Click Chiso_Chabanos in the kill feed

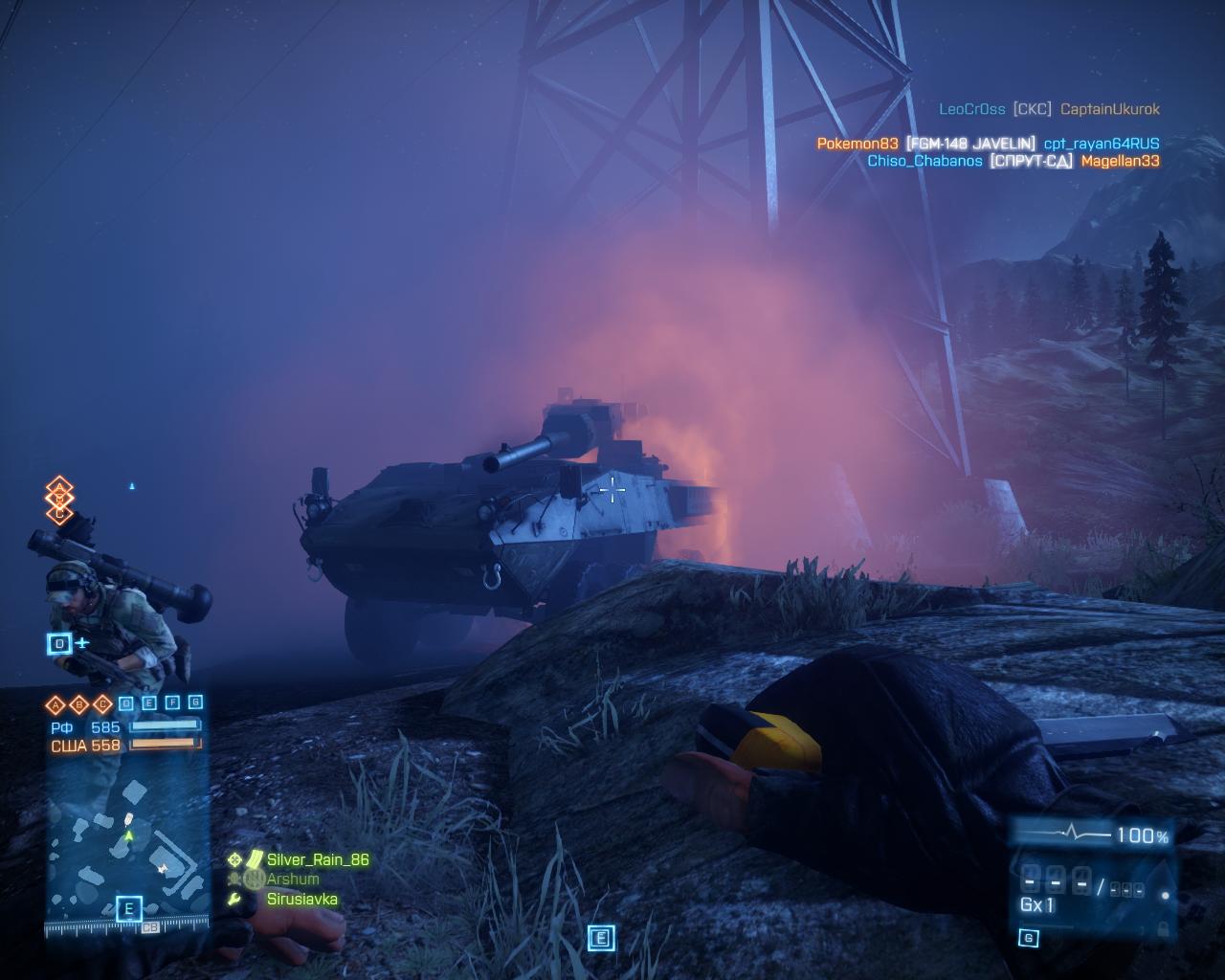coord(924,161)
